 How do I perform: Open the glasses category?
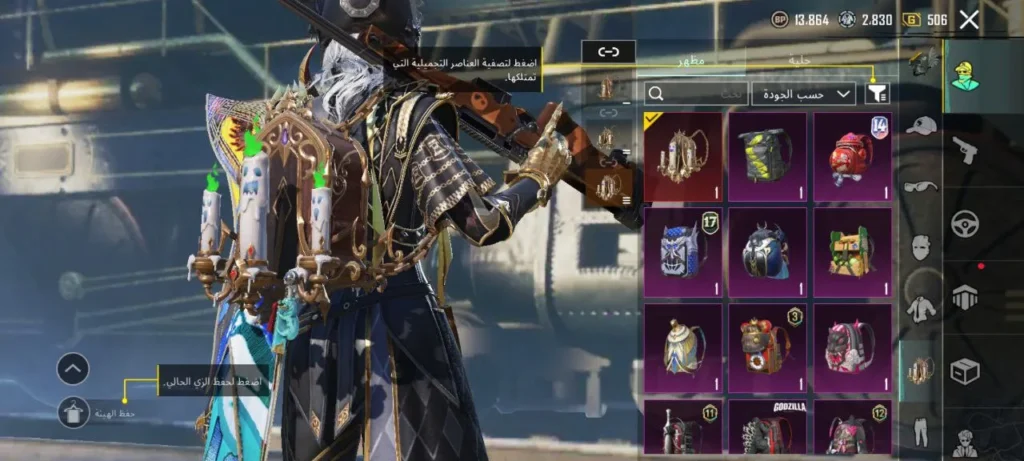point(921,186)
